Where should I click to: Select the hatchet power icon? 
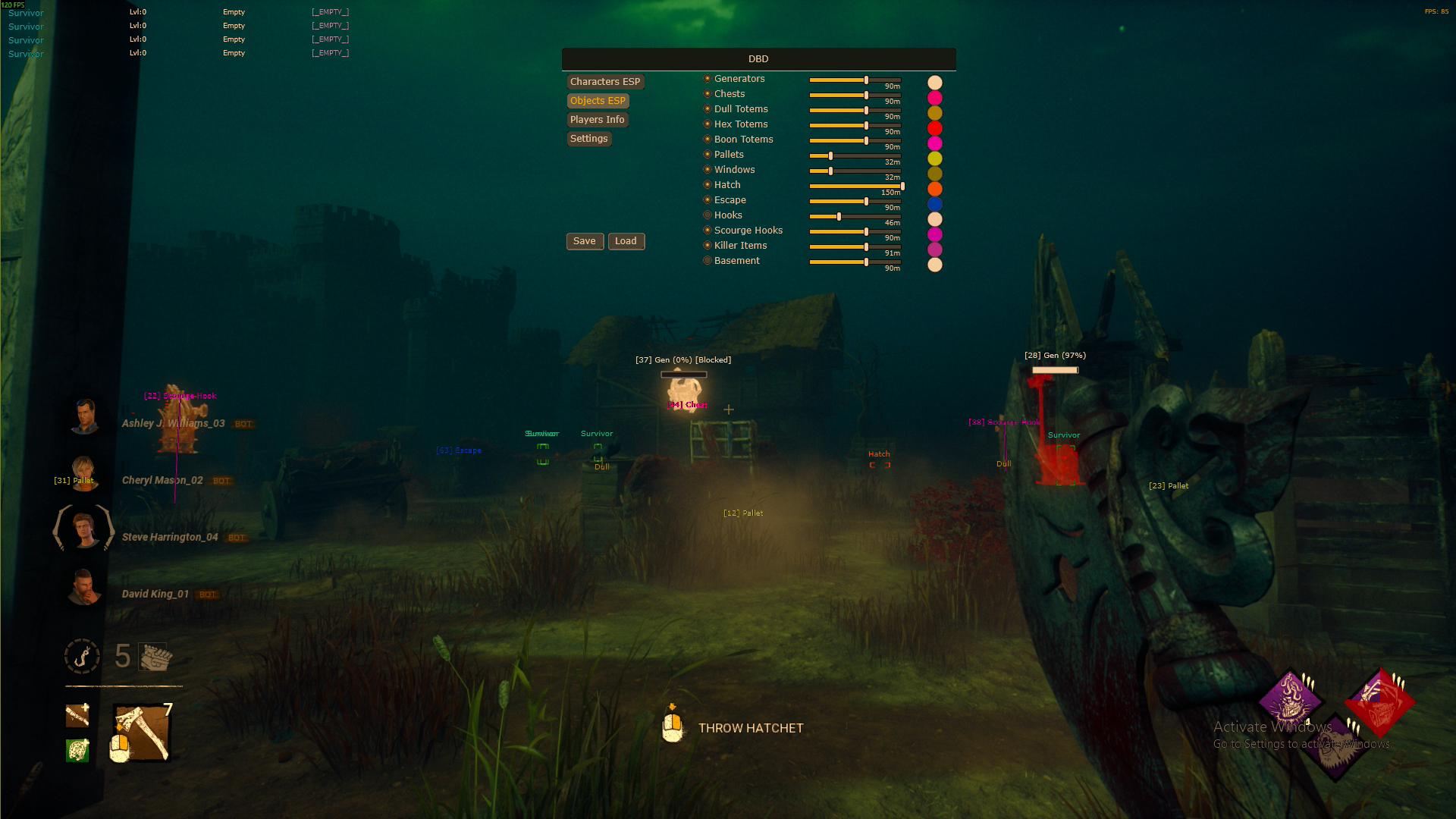tap(142, 733)
